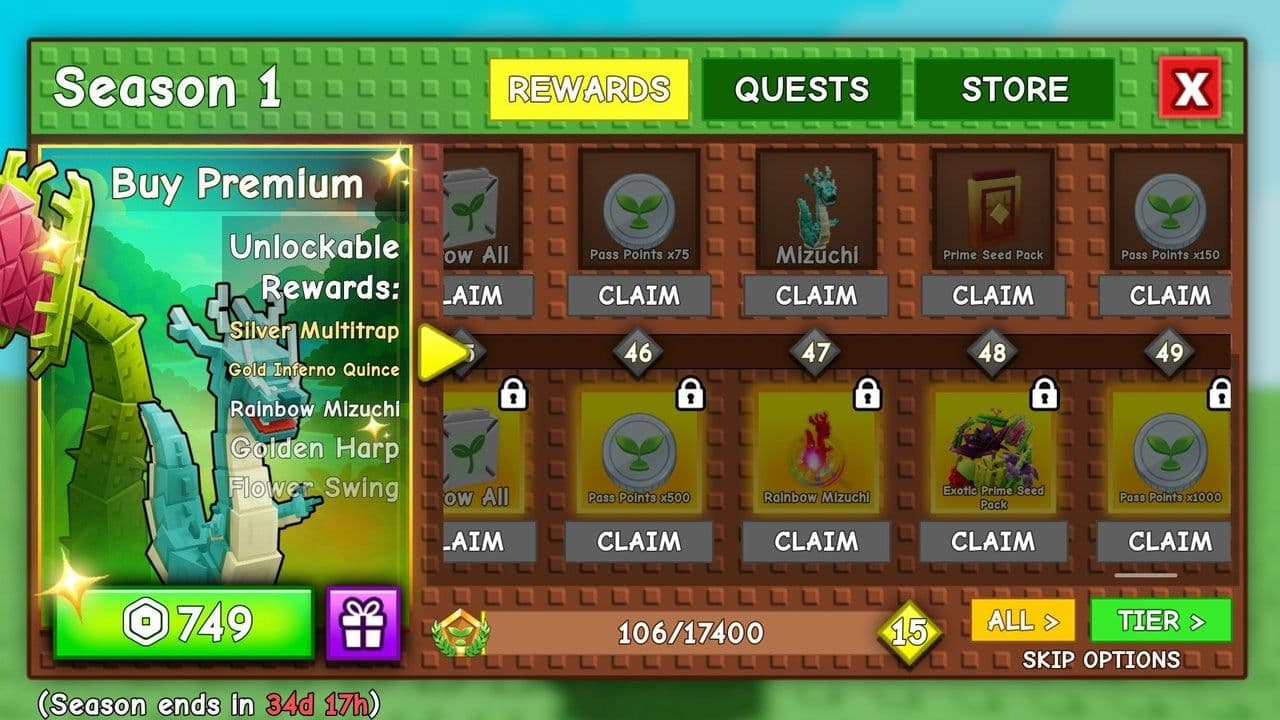Skip one tier with the TIER button
This screenshot has height=720, width=1280.
[x=1160, y=621]
